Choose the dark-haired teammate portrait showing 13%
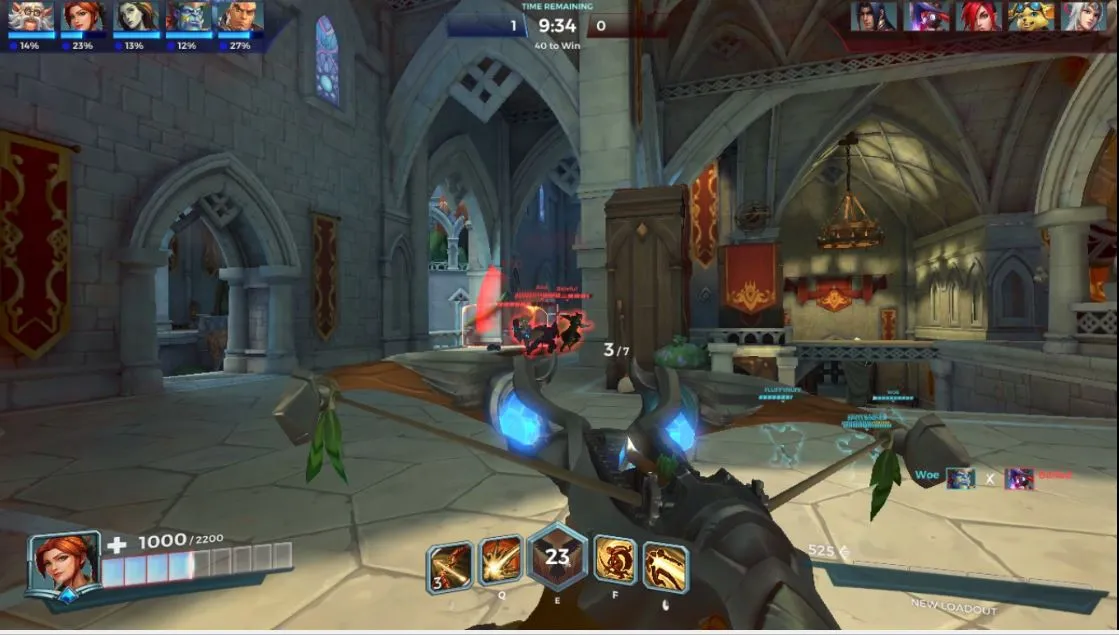This screenshot has width=1119, height=635. click(135, 17)
